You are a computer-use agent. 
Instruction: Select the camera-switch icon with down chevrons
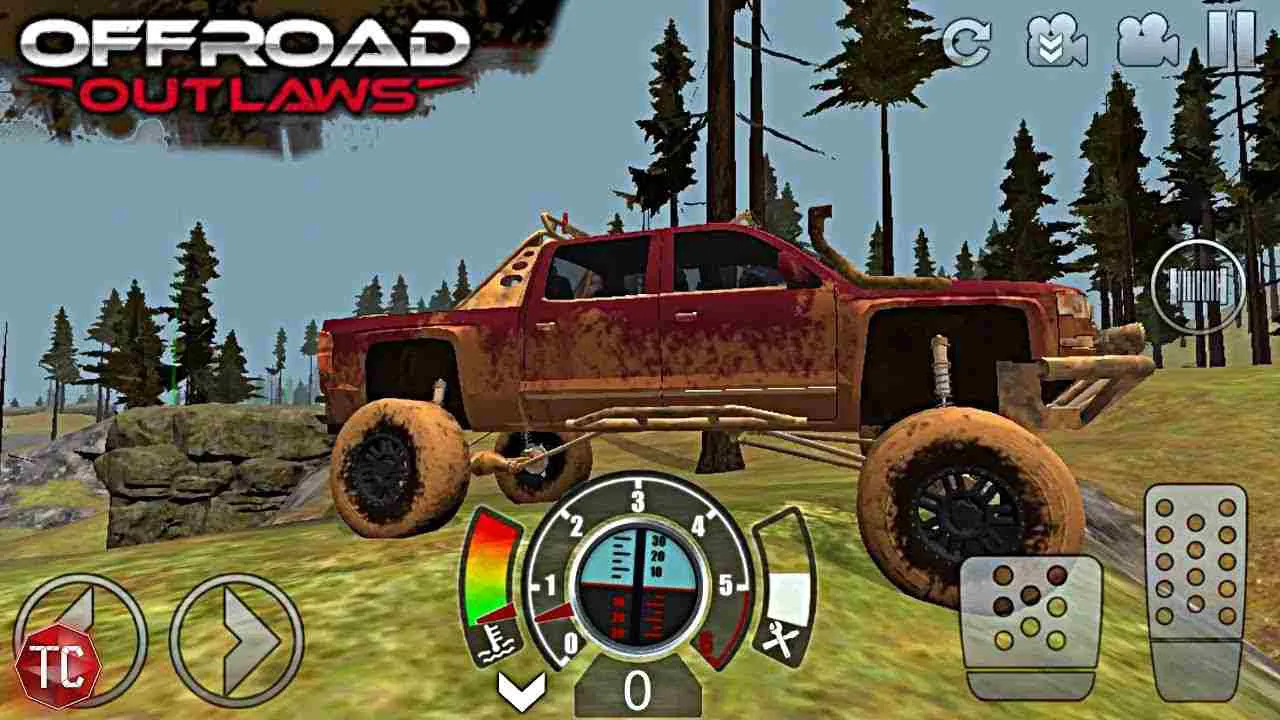pos(1055,44)
